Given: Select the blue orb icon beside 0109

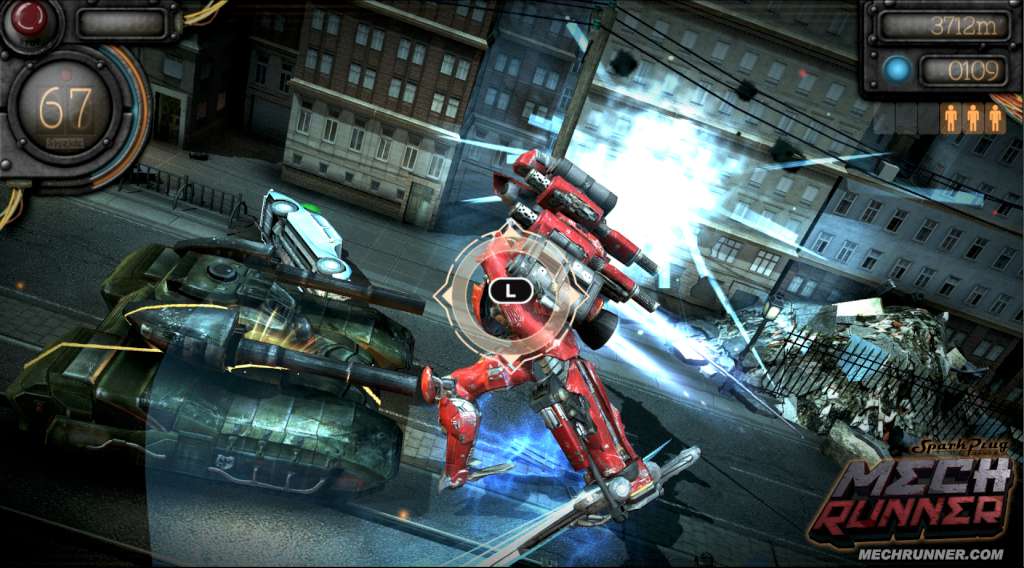Looking at the screenshot, I should (x=897, y=70).
